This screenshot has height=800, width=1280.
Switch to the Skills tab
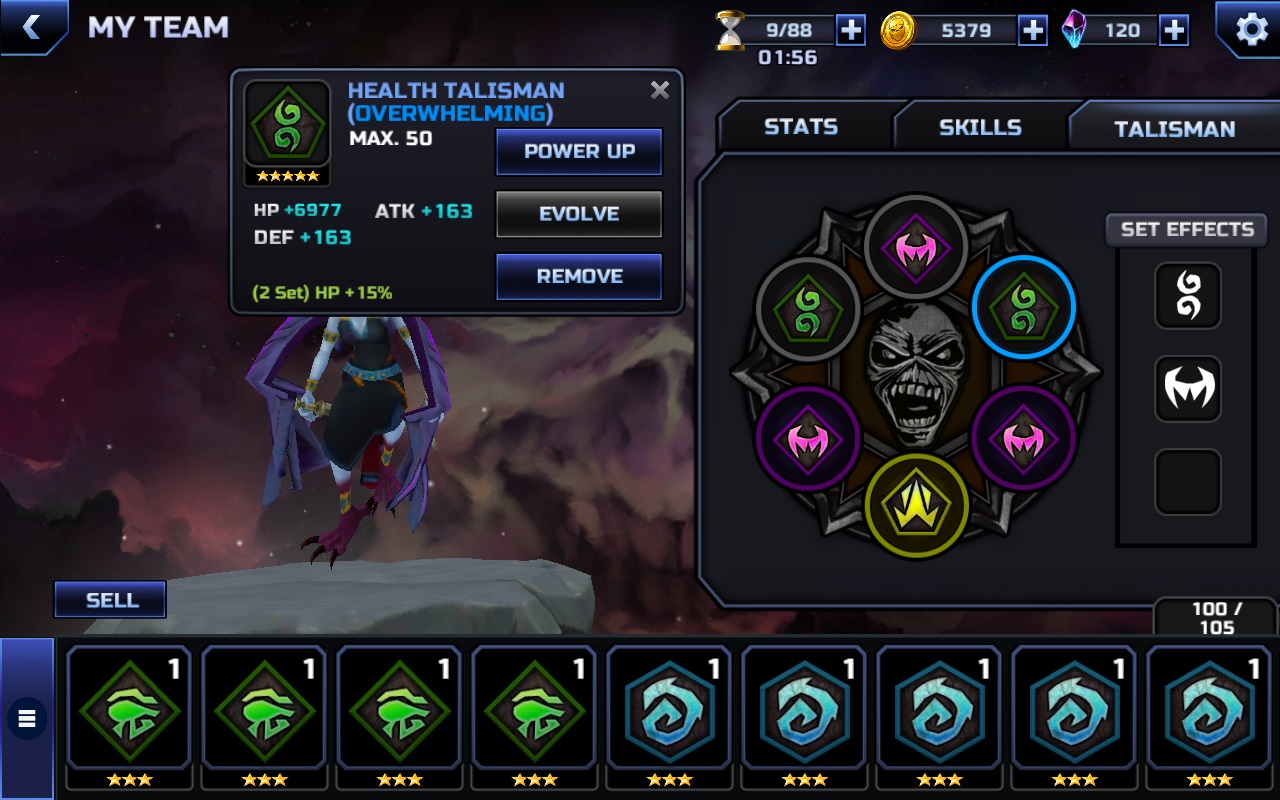point(980,127)
